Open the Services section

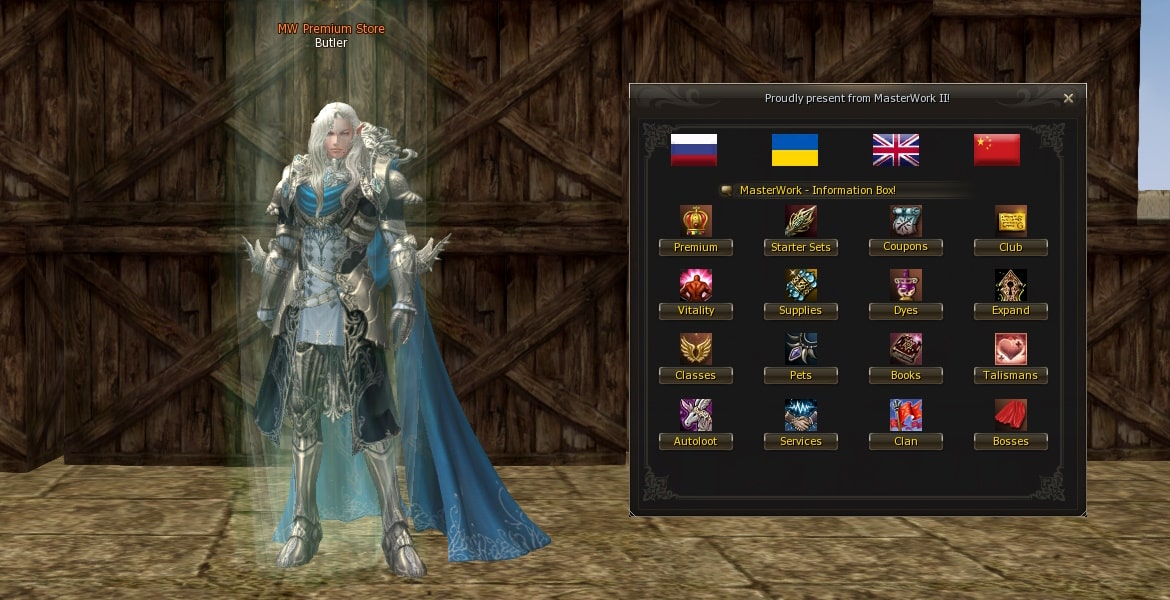[801, 441]
